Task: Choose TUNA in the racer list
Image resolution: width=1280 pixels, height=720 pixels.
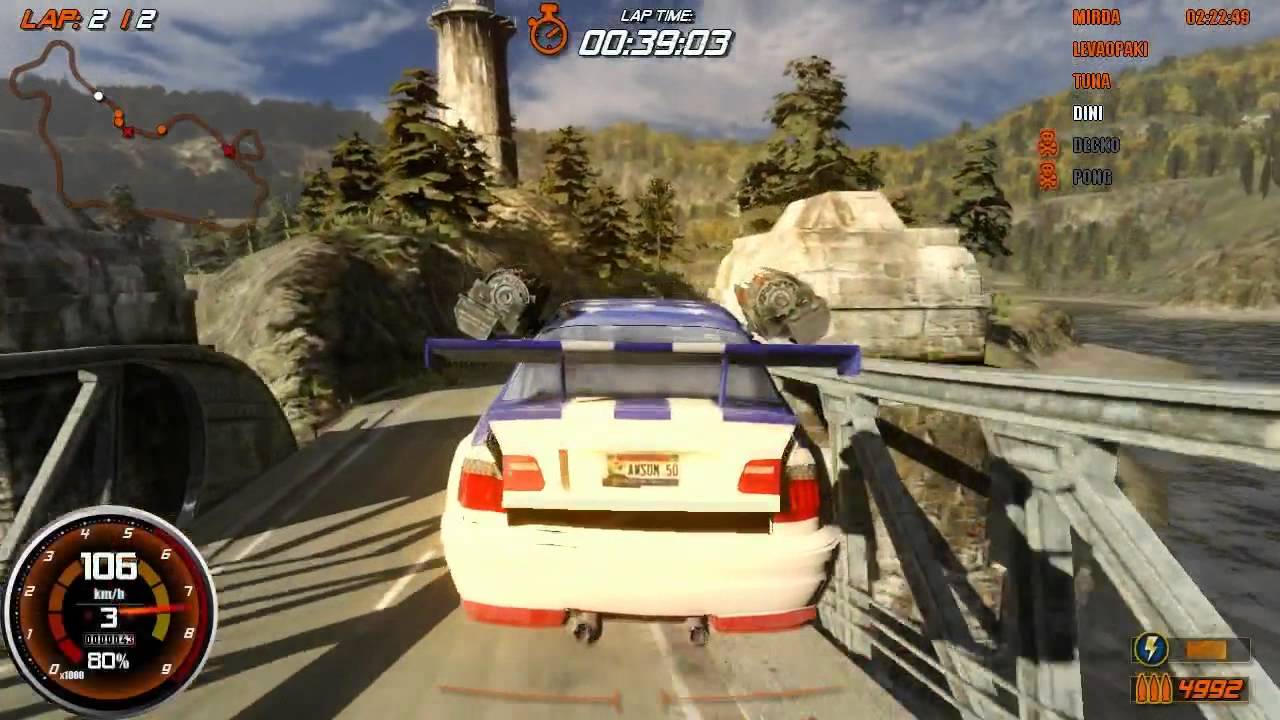Action: pyautogui.click(x=1091, y=81)
